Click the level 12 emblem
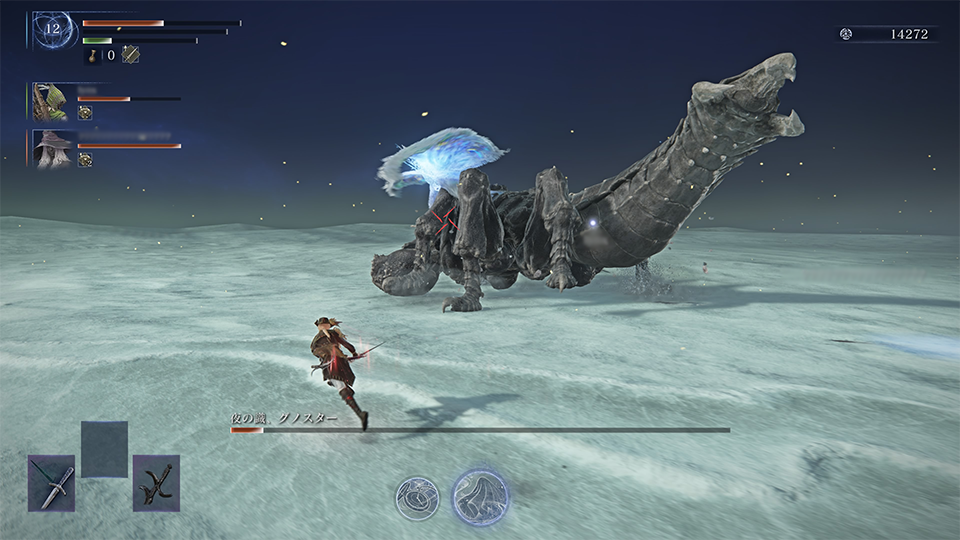Image resolution: width=960 pixels, height=540 pixels. click(x=52, y=28)
